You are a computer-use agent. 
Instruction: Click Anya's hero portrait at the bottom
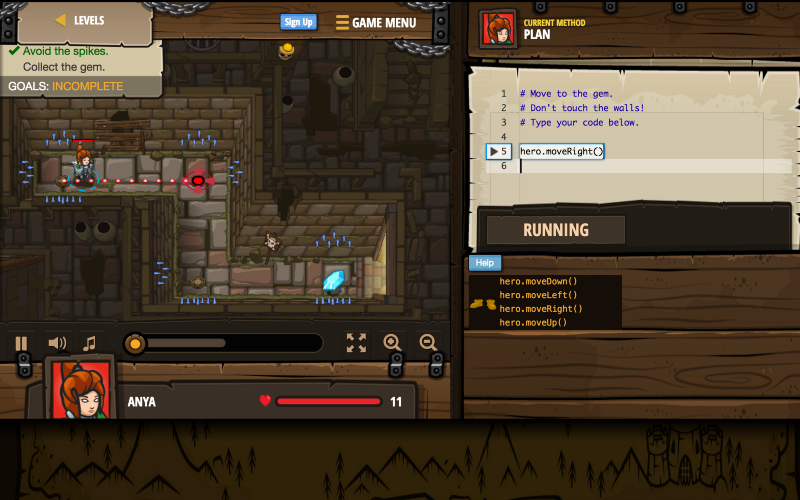pos(82,390)
